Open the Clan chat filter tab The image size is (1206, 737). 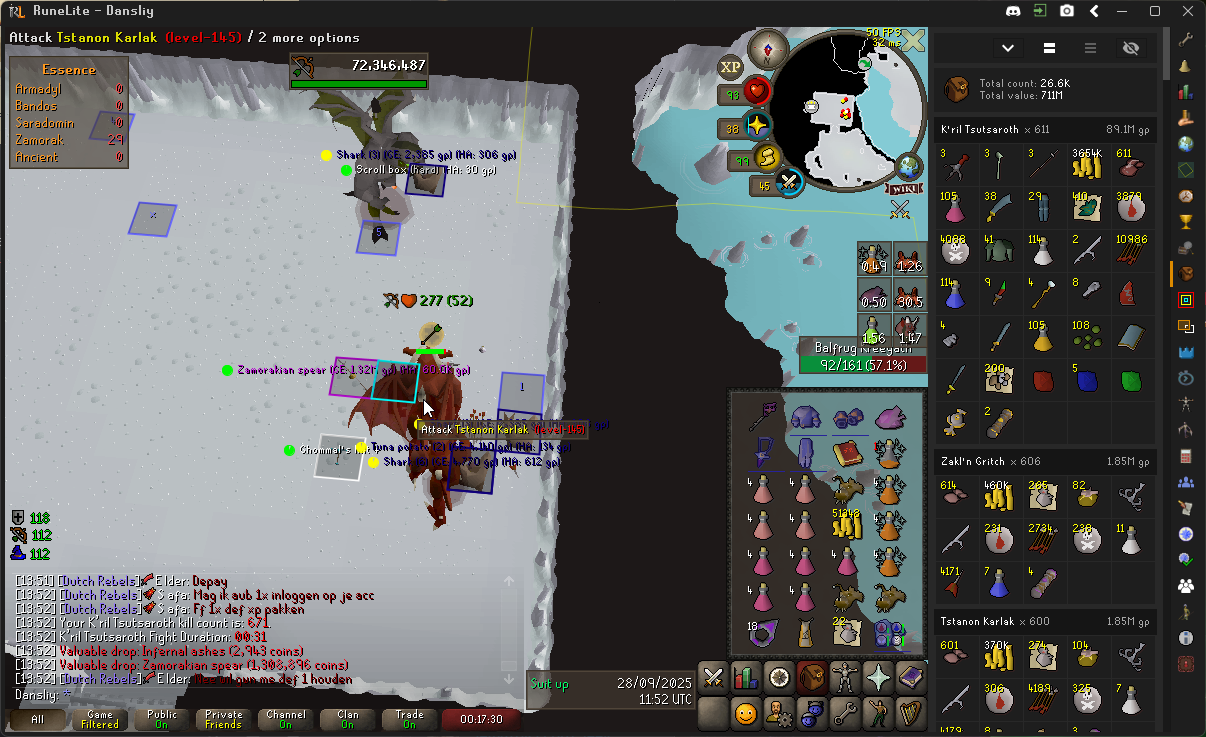click(347, 719)
